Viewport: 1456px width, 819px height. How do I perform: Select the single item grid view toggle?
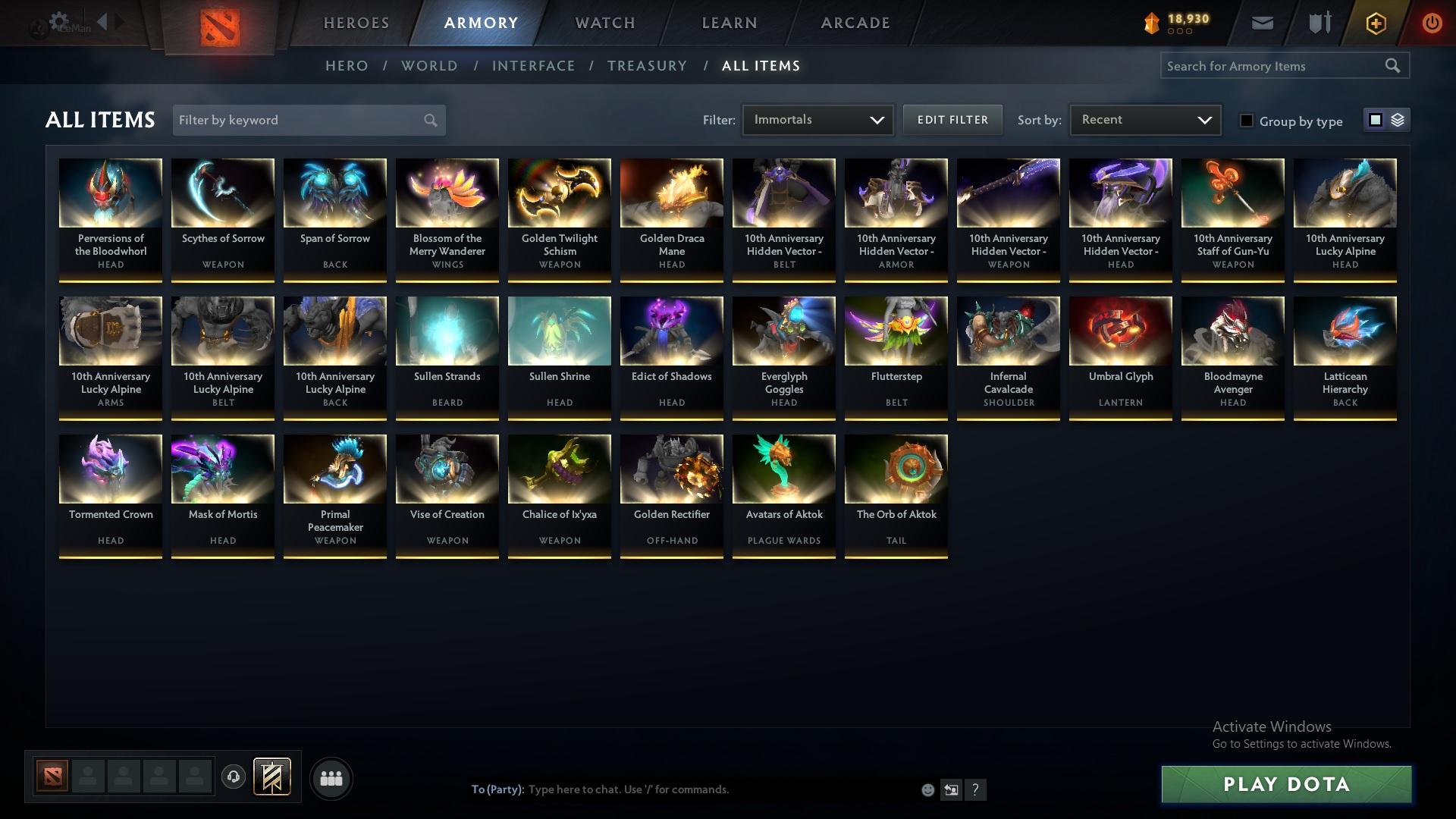[x=1376, y=120]
